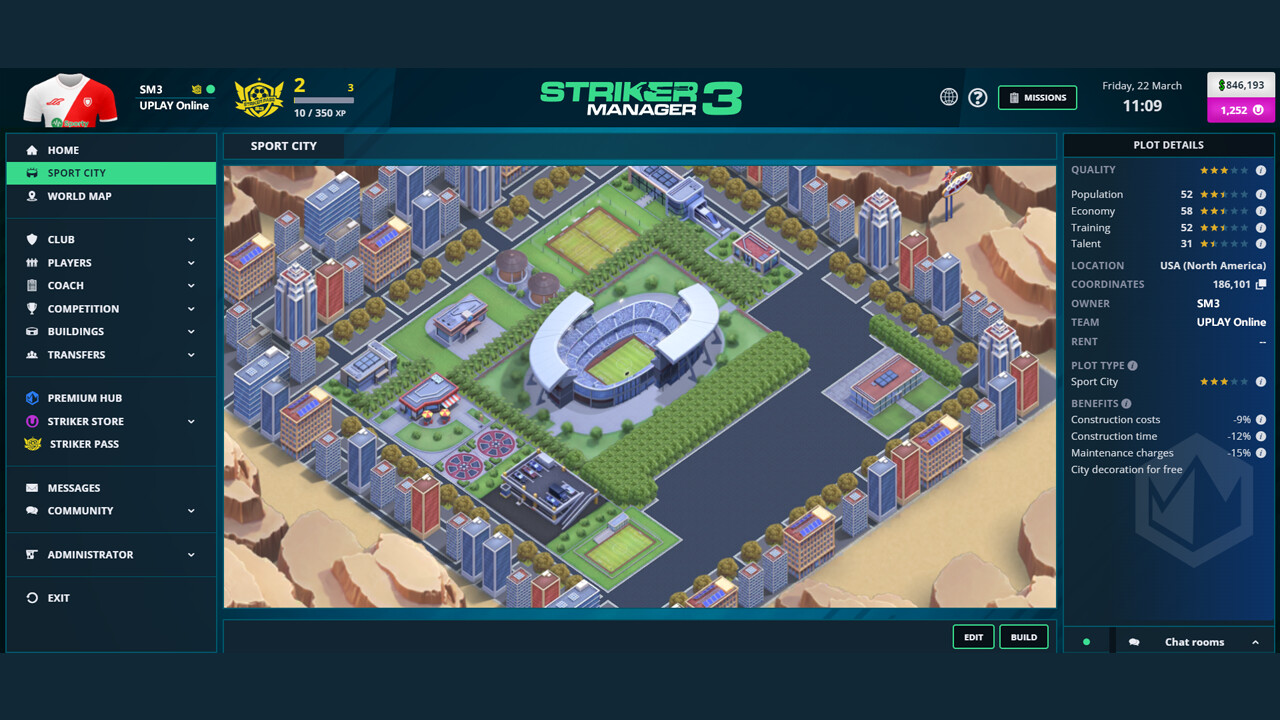Click the Quality info icon in Plot Details

tap(1261, 169)
